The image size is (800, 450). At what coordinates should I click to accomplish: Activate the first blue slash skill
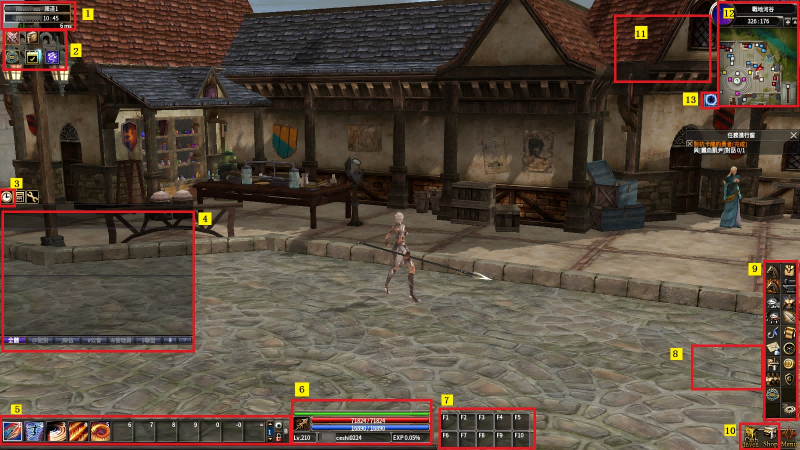point(12,431)
